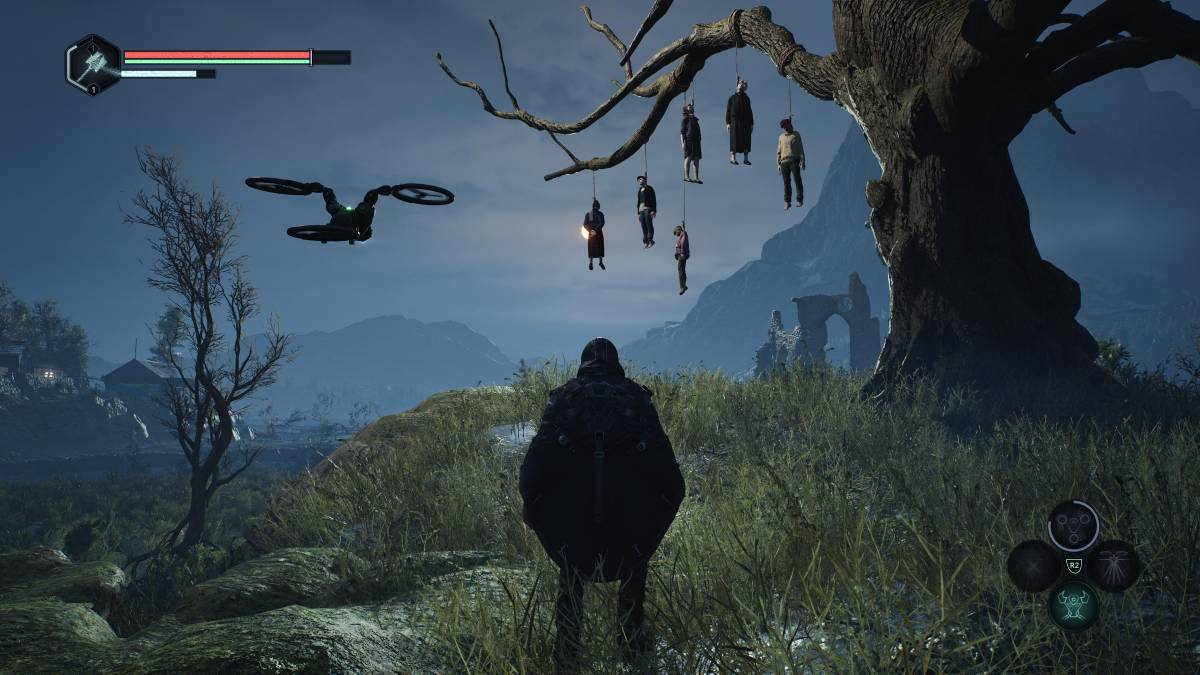Trigger the dim starburst ability slot
The height and width of the screenshot is (675, 1200).
(1033, 565)
